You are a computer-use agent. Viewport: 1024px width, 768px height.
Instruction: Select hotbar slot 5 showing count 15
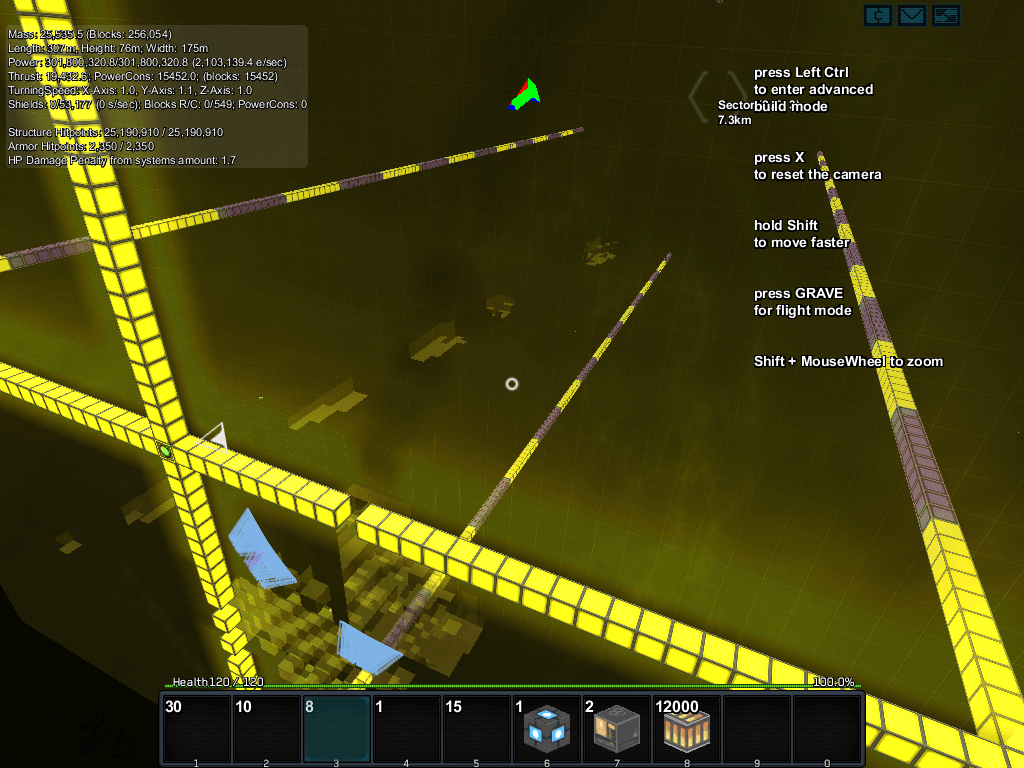[476, 729]
